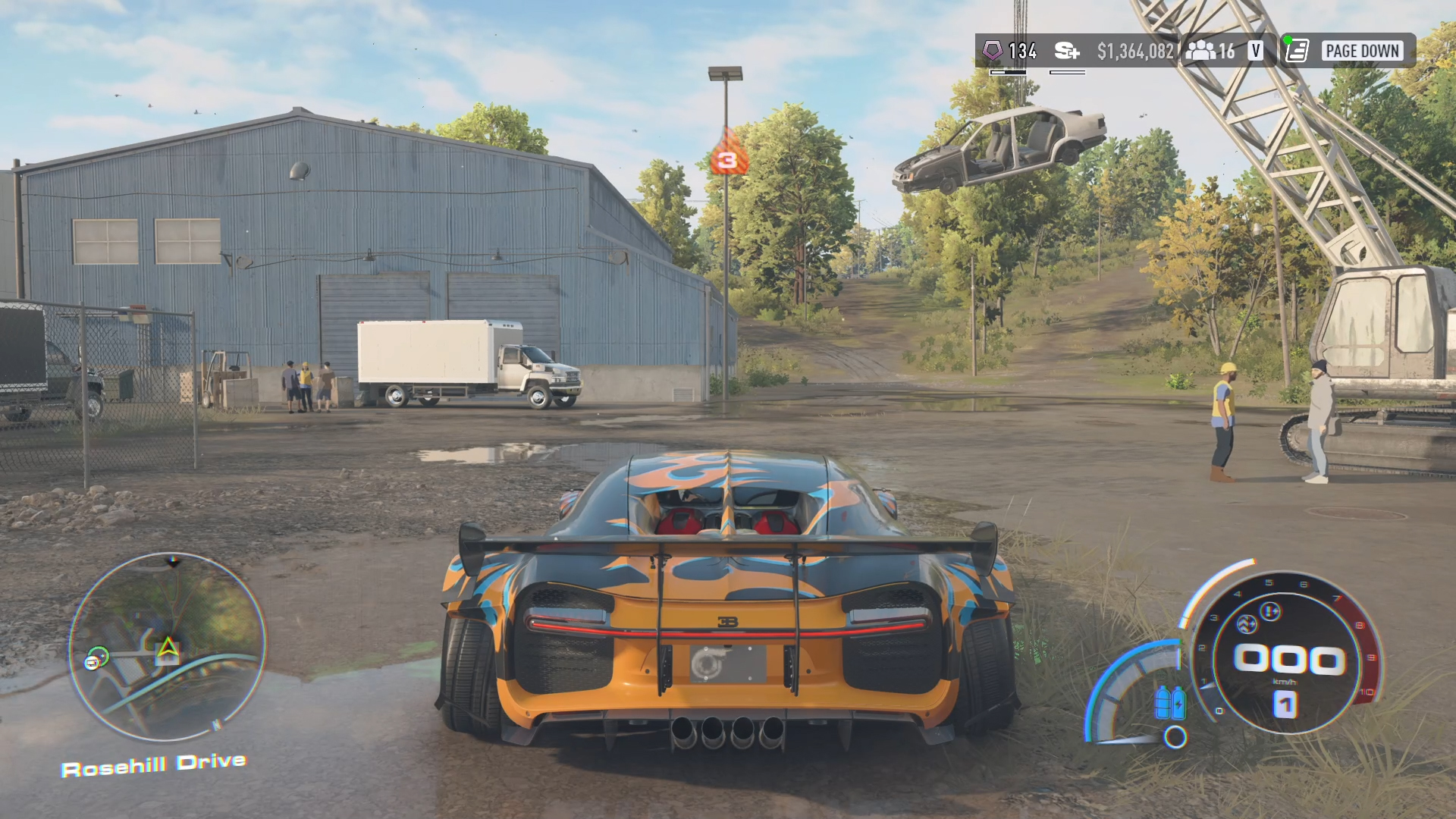Click the green-ringed marker on the minimap
1456x819 pixels.
pos(98,657)
